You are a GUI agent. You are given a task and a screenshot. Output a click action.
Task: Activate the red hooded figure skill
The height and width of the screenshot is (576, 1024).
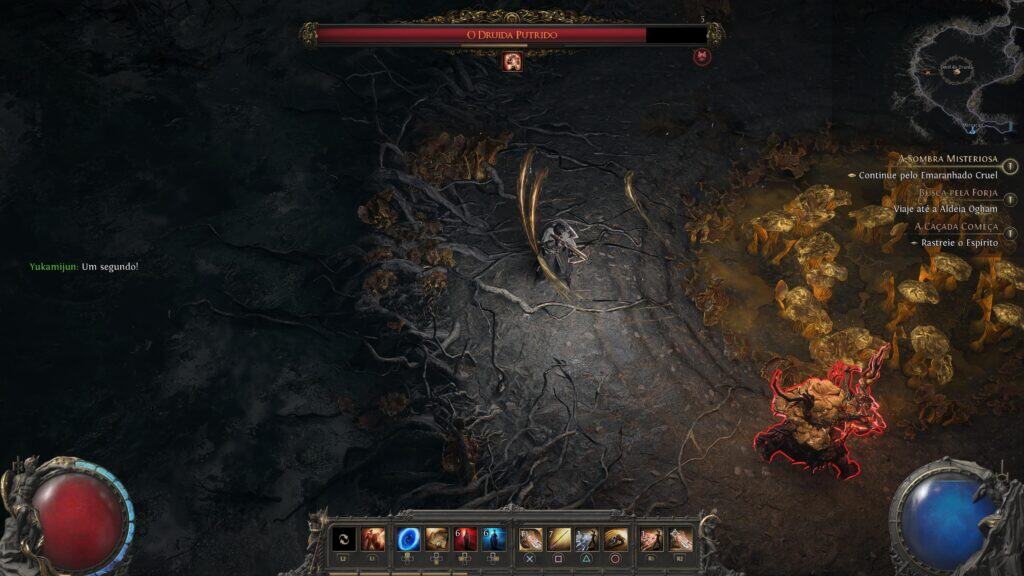click(x=465, y=538)
